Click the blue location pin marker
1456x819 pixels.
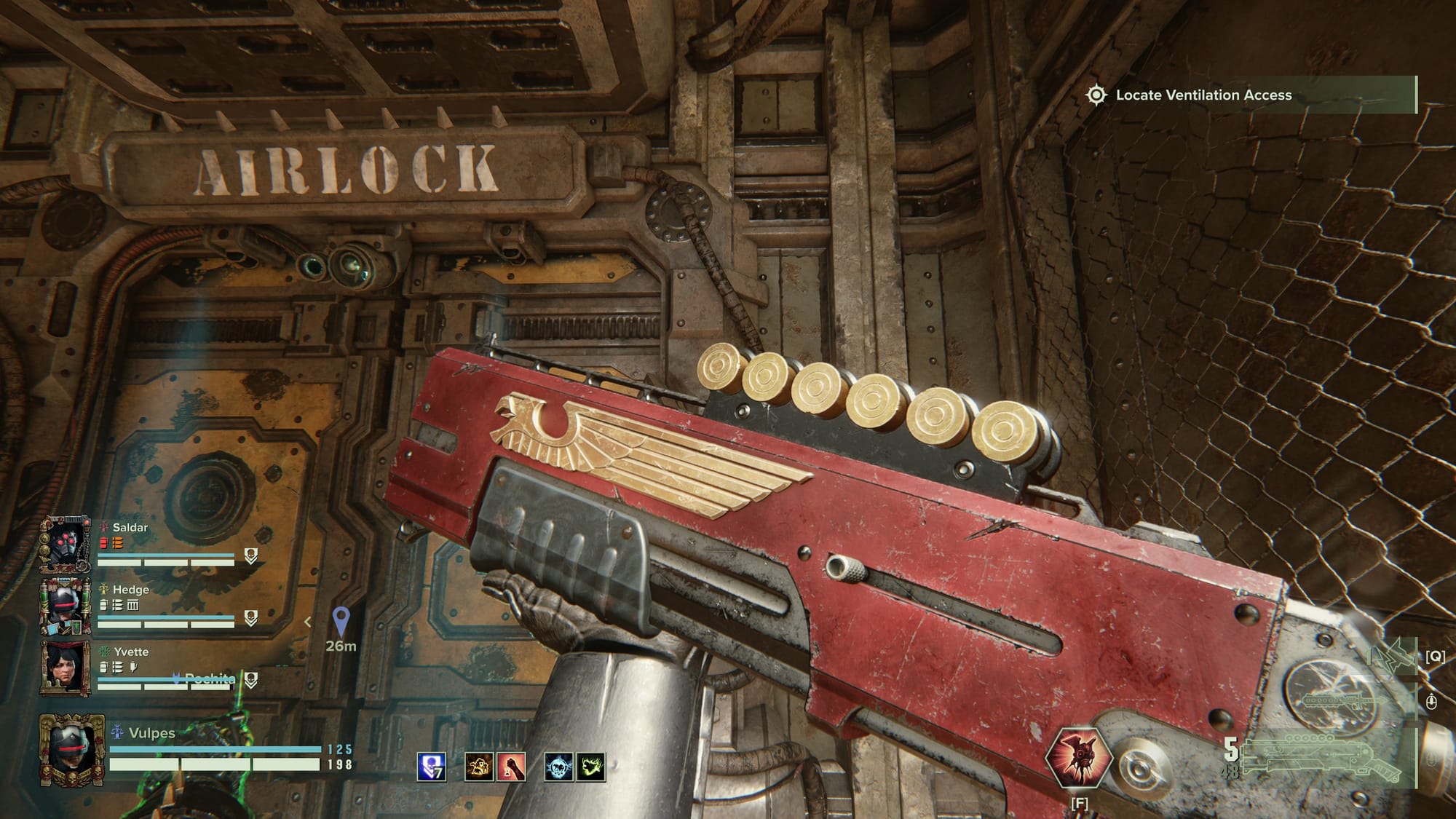pyautogui.click(x=341, y=621)
